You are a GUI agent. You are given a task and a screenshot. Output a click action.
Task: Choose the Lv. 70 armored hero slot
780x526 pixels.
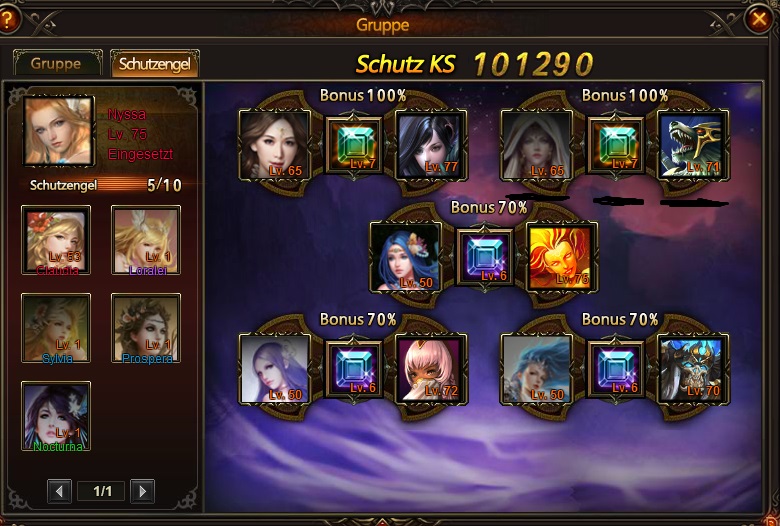click(691, 368)
